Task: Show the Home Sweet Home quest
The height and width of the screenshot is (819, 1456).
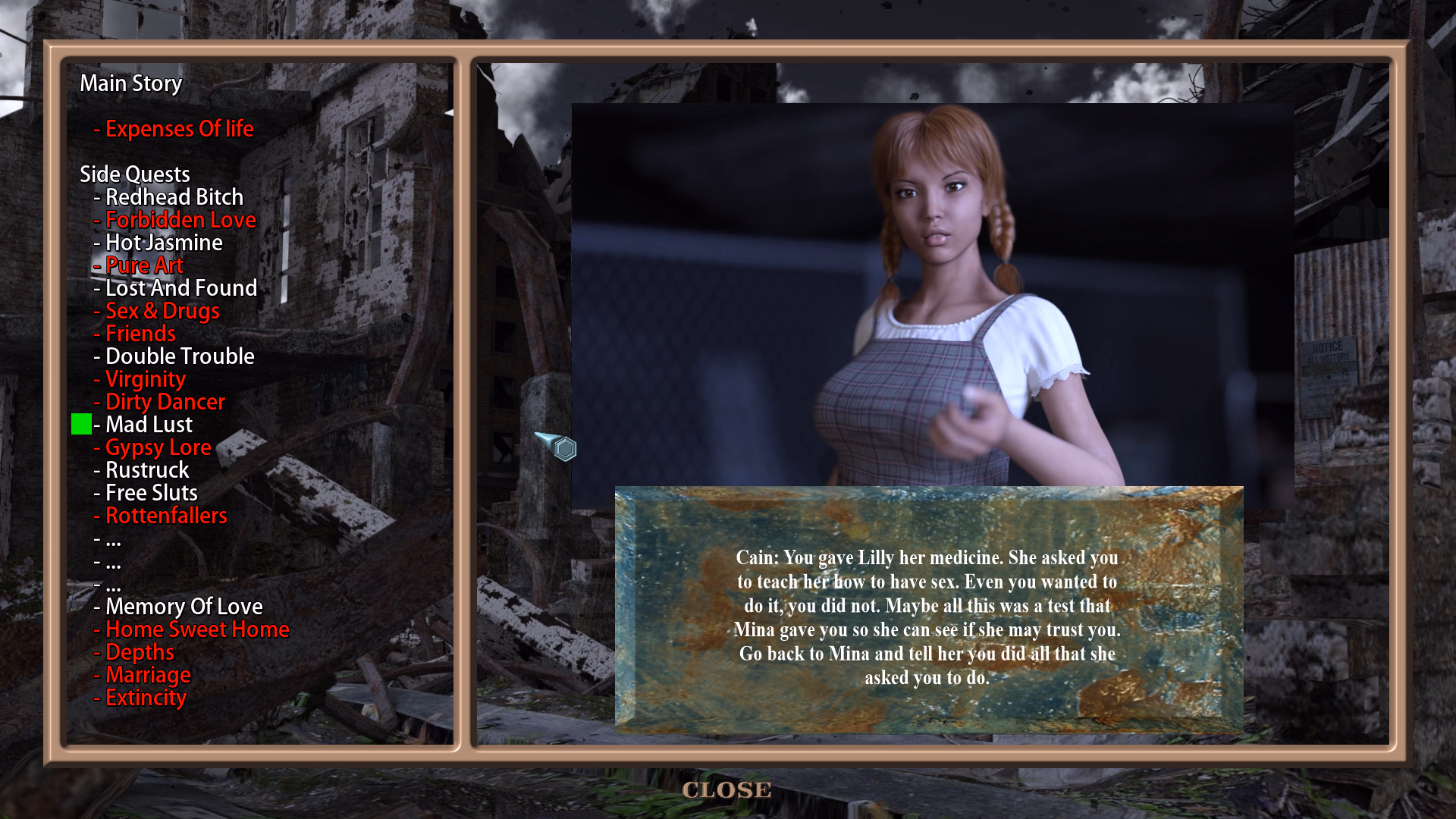Action: click(196, 629)
